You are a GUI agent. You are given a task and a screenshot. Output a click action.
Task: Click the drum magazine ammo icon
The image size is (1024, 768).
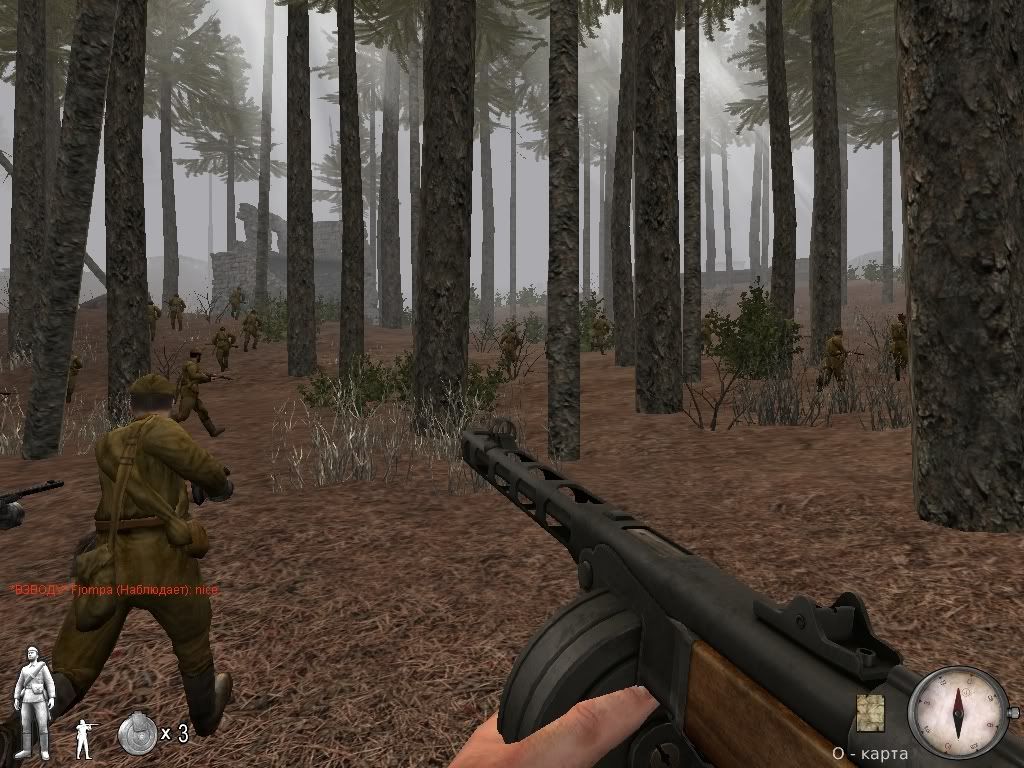[x=137, y=733]
